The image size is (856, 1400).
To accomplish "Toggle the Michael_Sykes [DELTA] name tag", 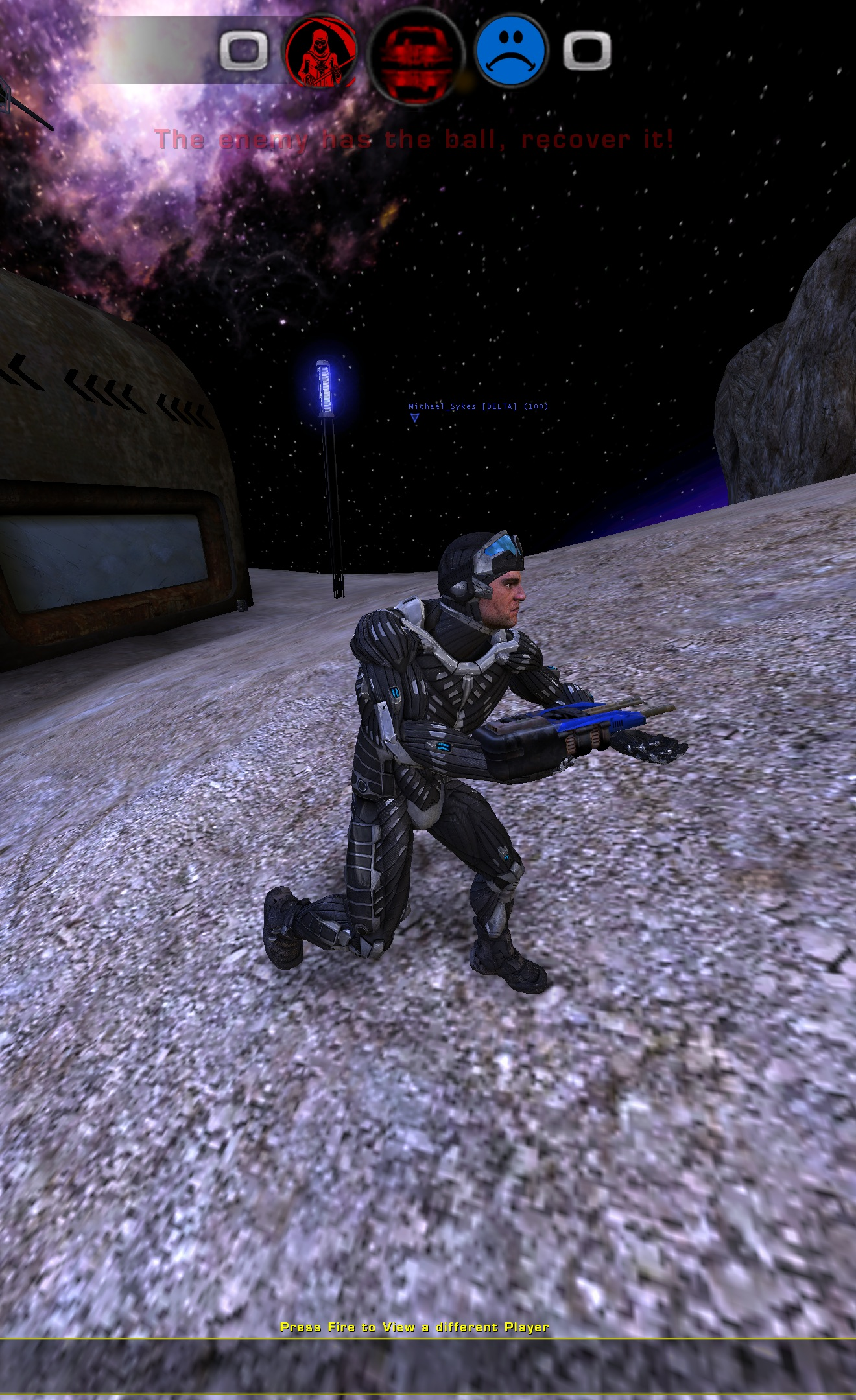I will (478, 406).
